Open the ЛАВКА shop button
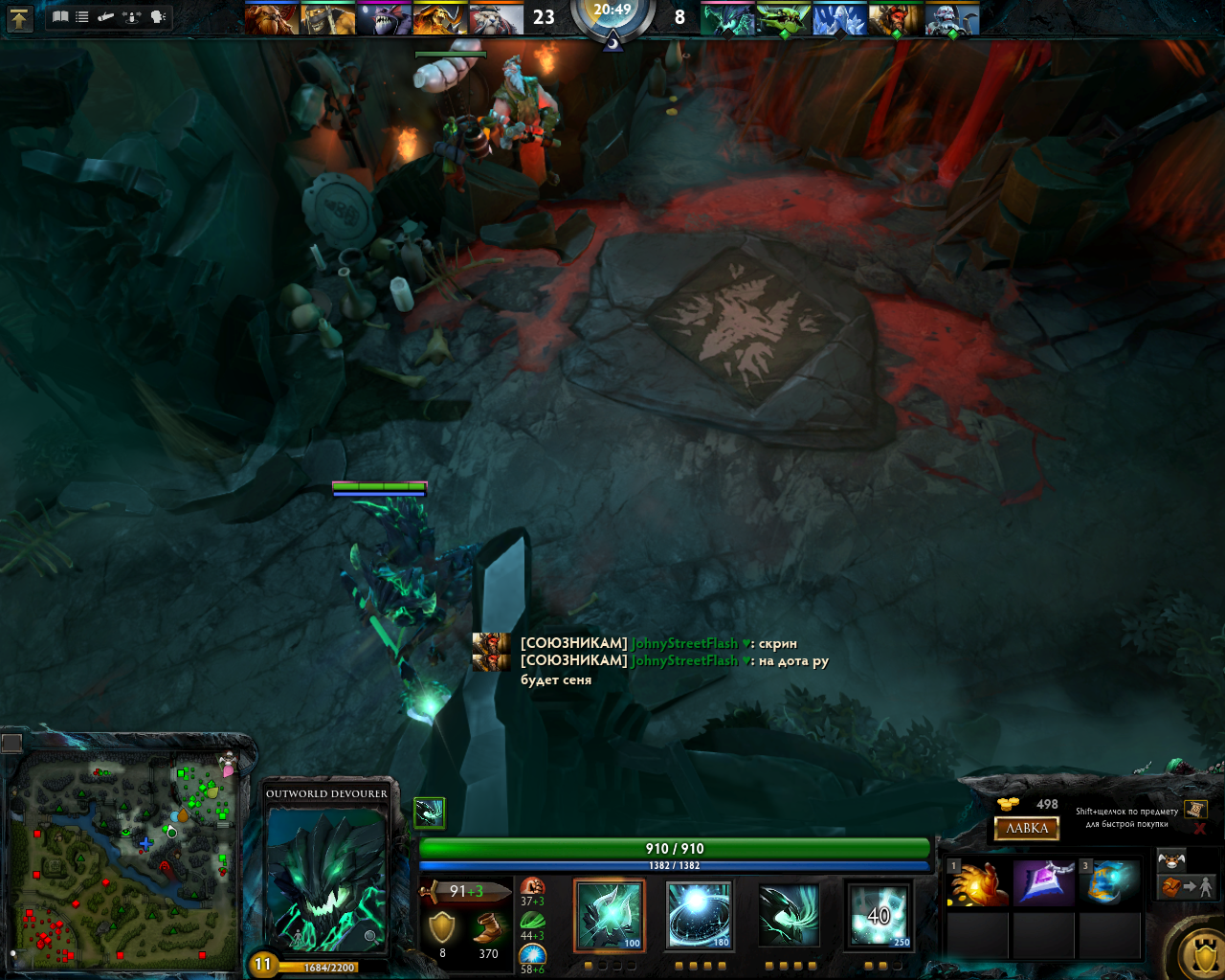1225x980 pixels. point(1027,829)
